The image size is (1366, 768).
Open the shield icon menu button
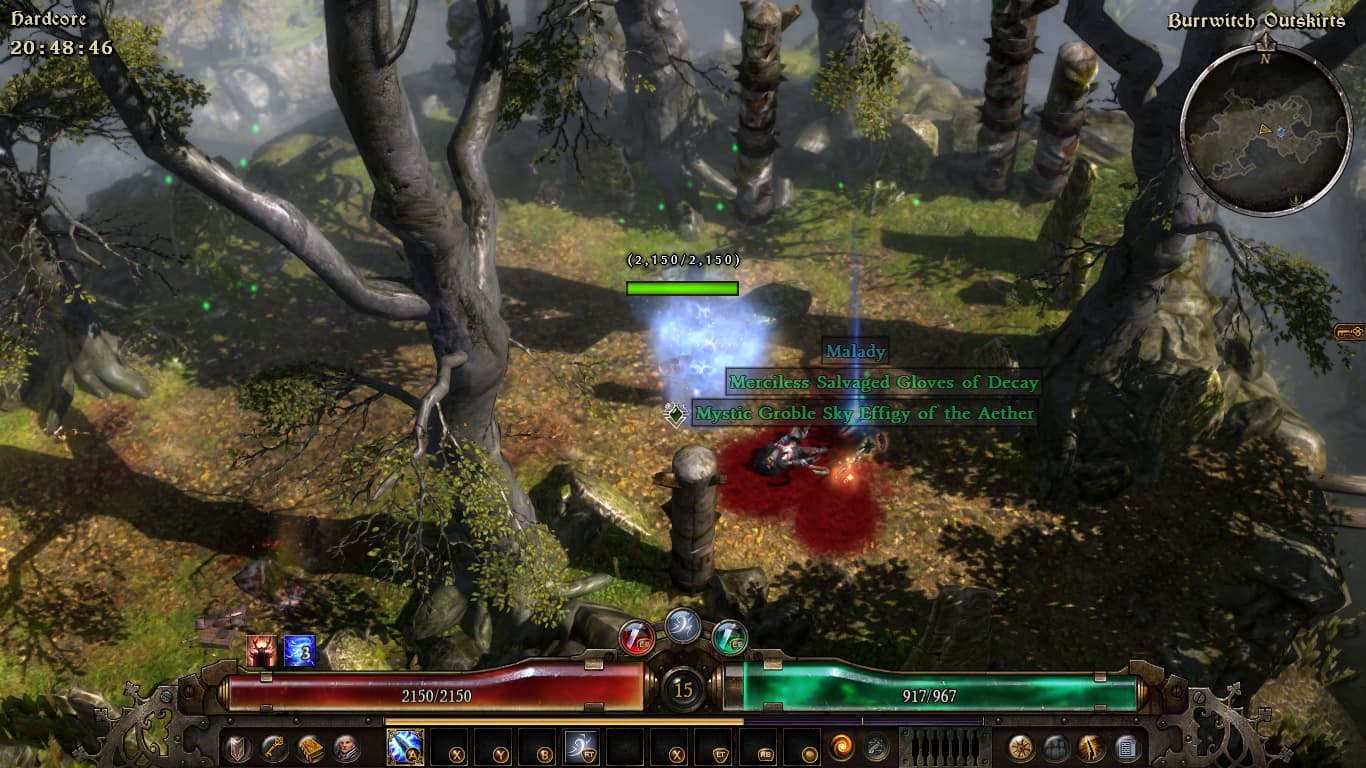(237, 747)
